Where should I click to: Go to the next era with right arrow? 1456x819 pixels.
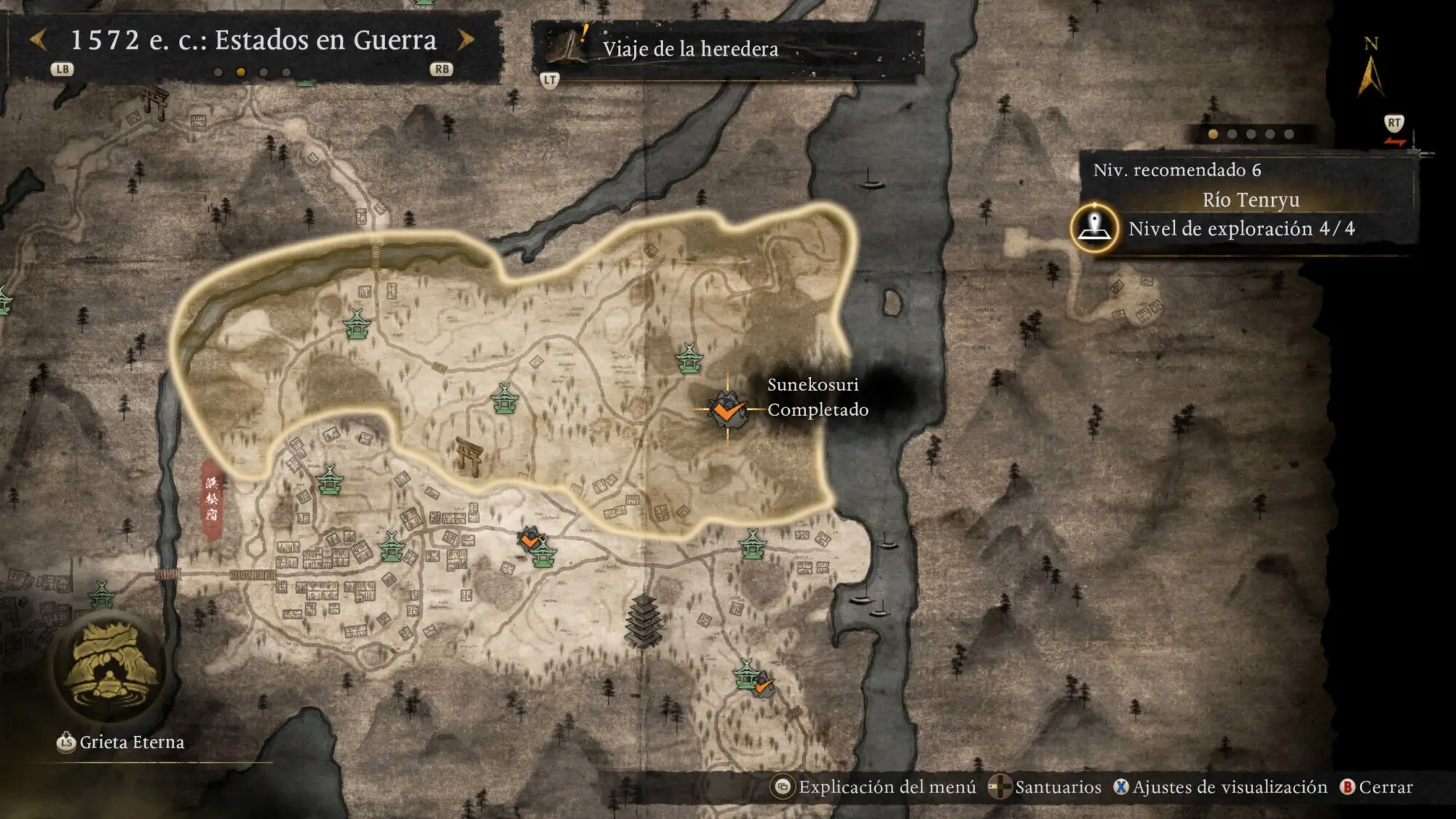tap(466, 40)
